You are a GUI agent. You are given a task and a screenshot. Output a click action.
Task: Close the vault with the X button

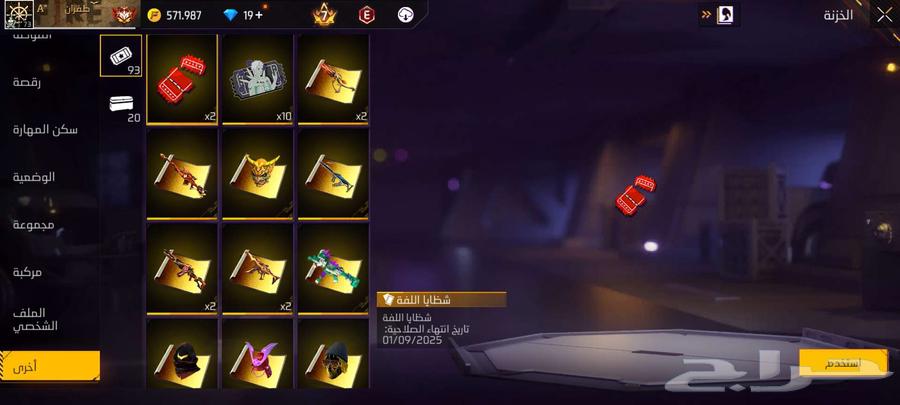(x=884, y=15)
